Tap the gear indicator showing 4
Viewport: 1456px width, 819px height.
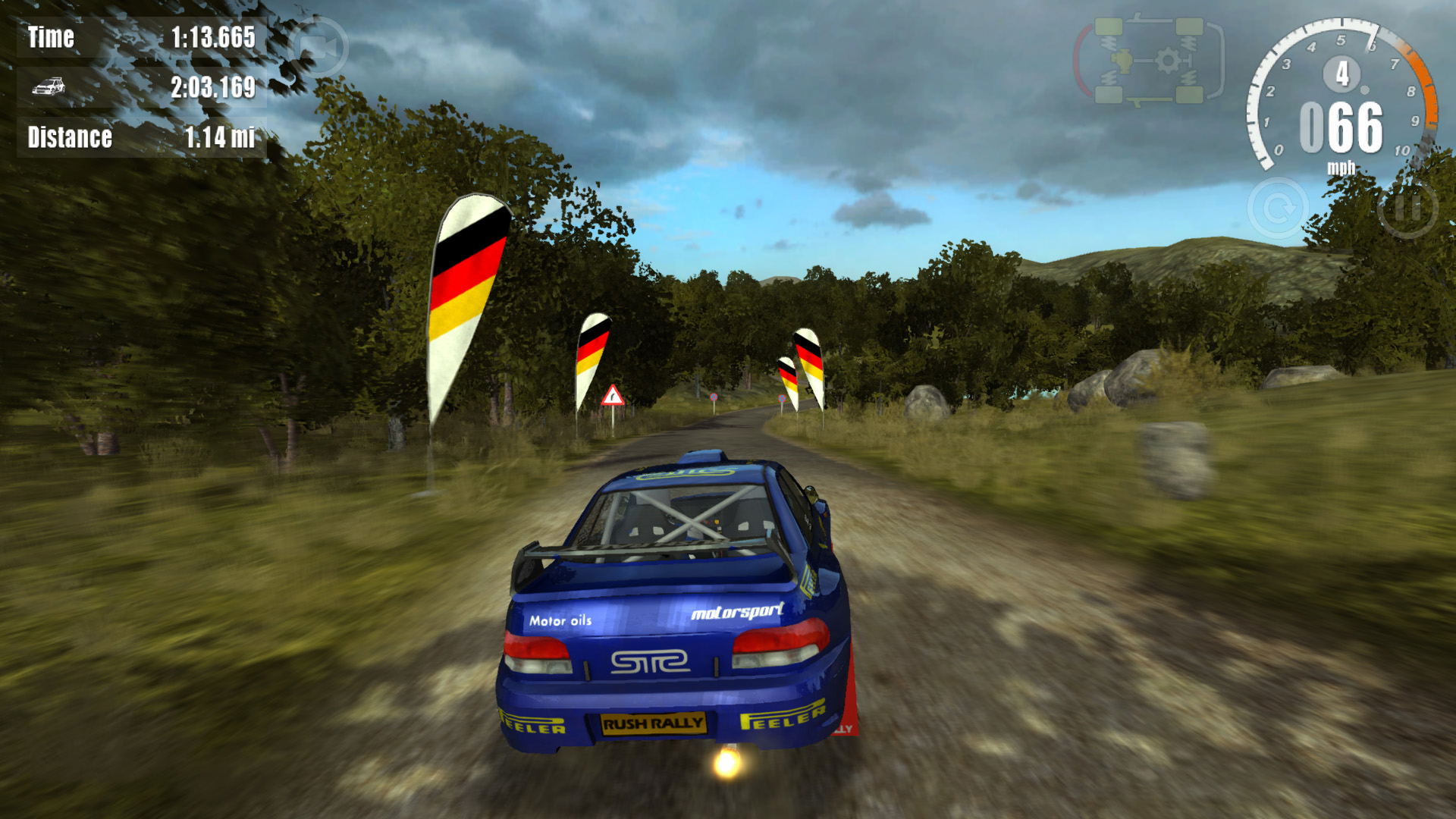pyautogui.click(x=1342, y=73)
